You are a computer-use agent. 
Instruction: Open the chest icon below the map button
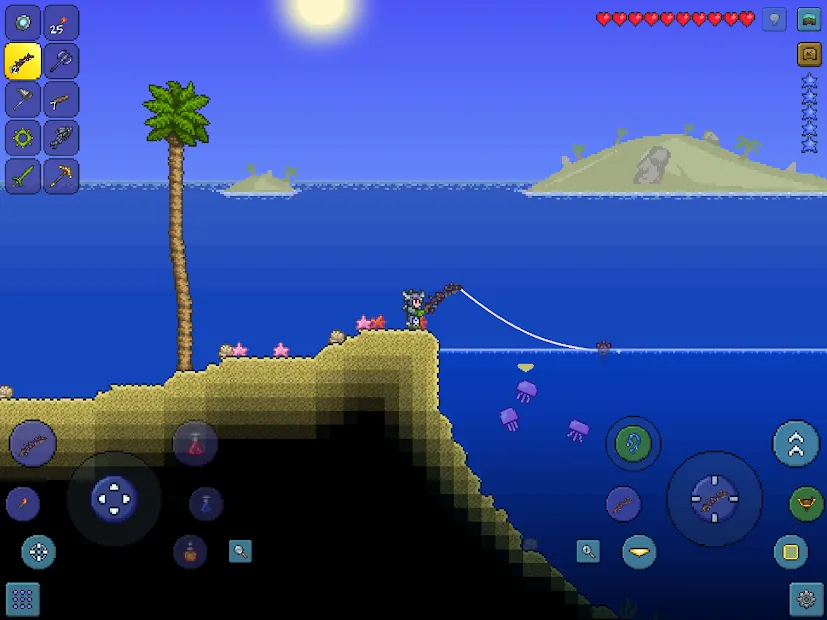pyautogui.click(x=808, y=54)
